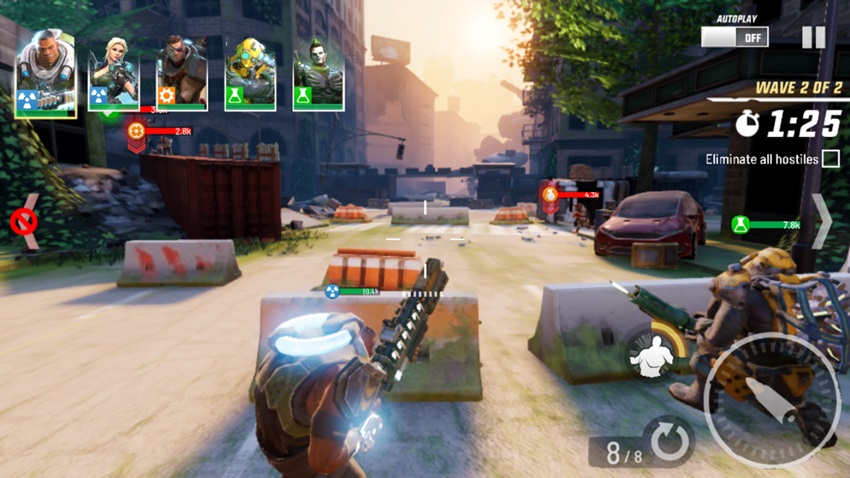Image resolution: width=850 pixels, height=478 pixels.
Task: Choose the eyepatch hero portrait
Action: 182,74
